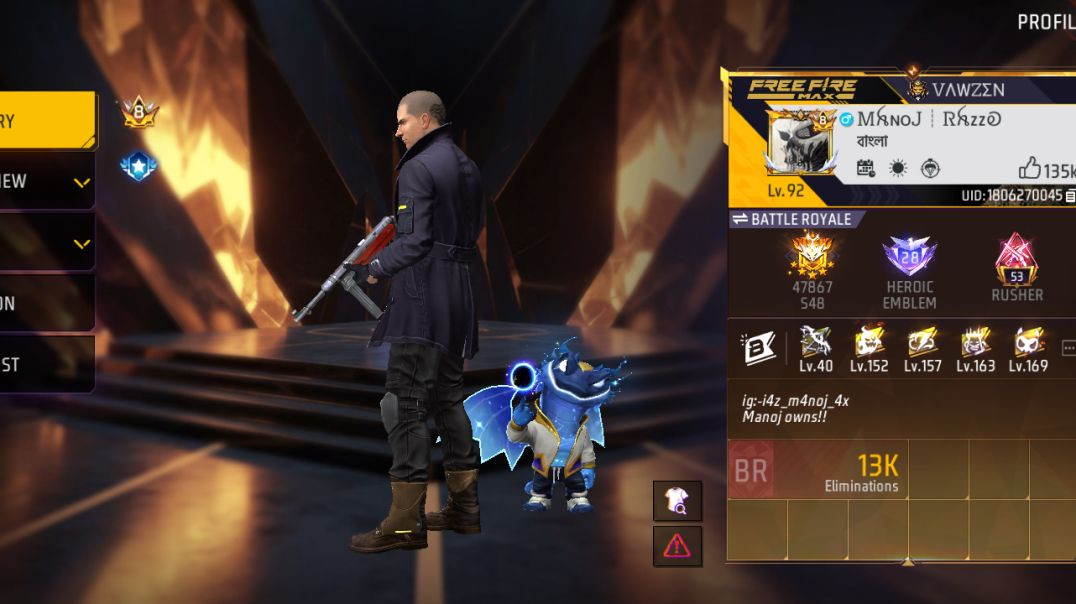The image size is (1076, 604).
Task: Select the Lv.163 mastery icon
Action: pyautogui.click(x=975, y=343)
